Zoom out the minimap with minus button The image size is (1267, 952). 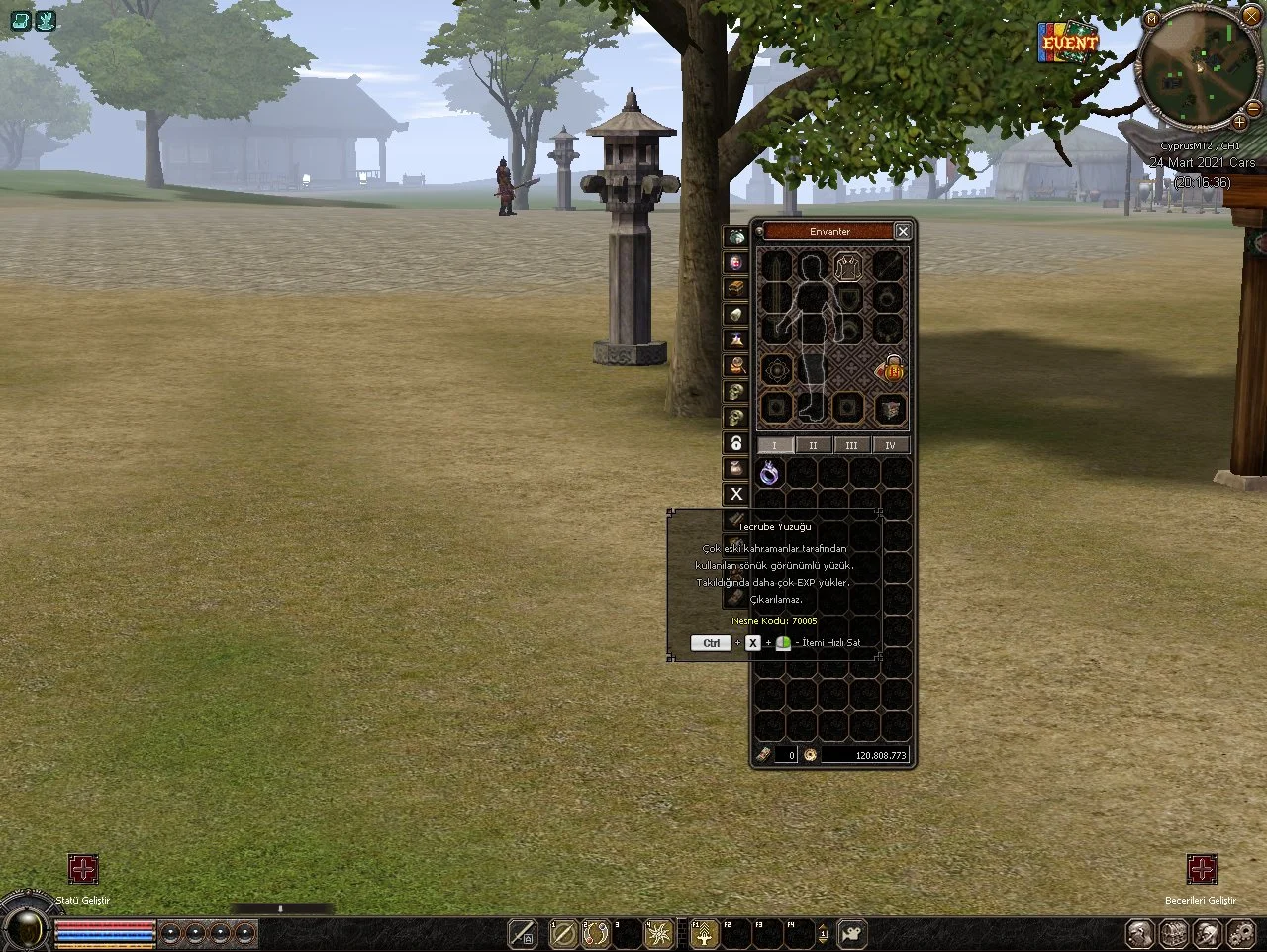point(1254,107)
